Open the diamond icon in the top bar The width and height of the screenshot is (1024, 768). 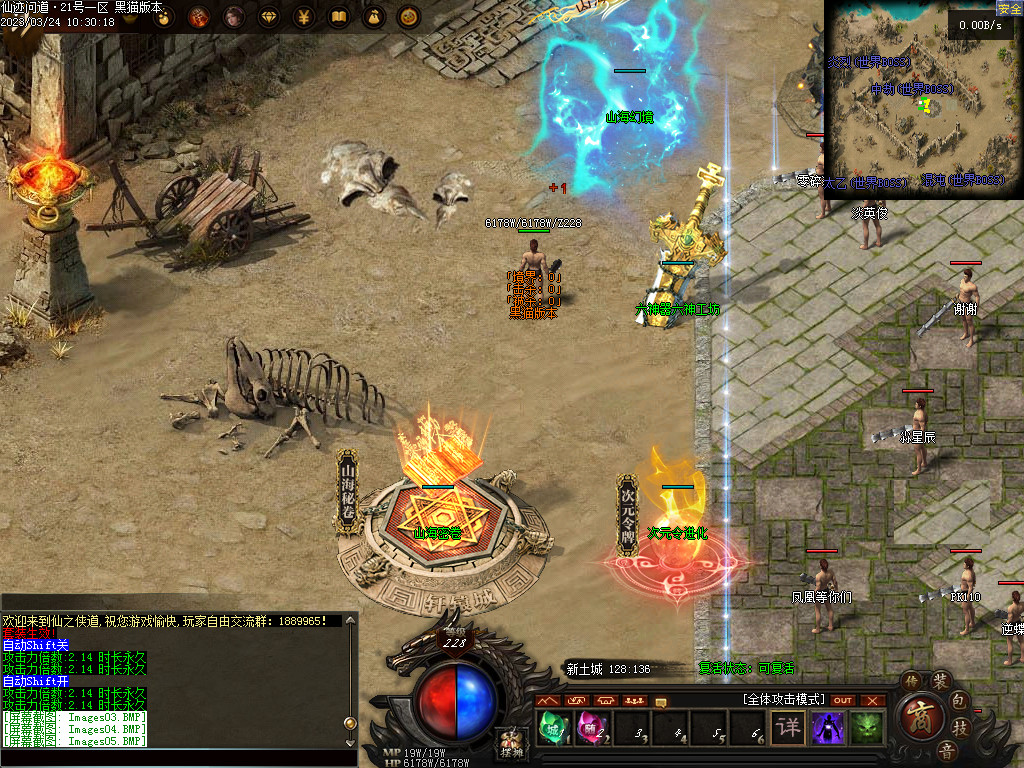(270, 17)
